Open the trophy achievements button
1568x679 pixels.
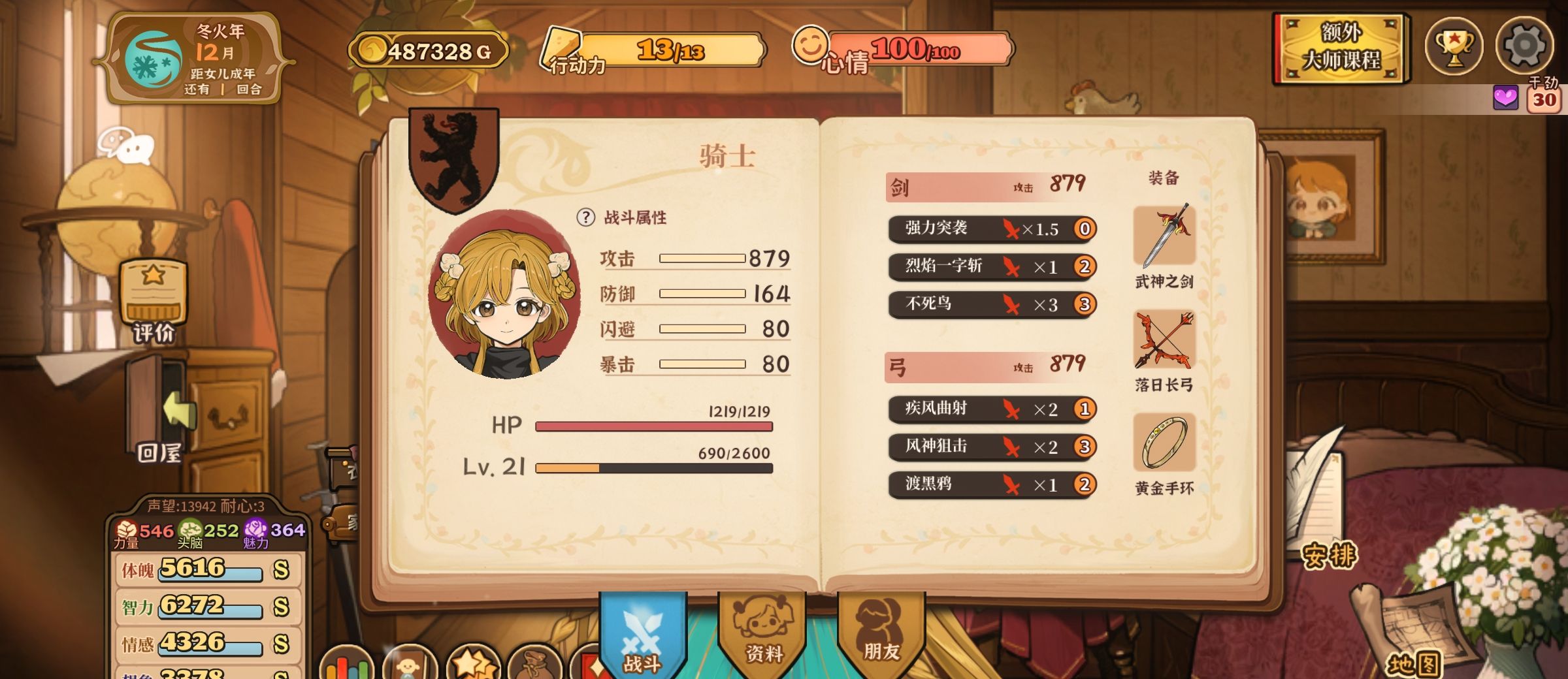click(1454, 46)
